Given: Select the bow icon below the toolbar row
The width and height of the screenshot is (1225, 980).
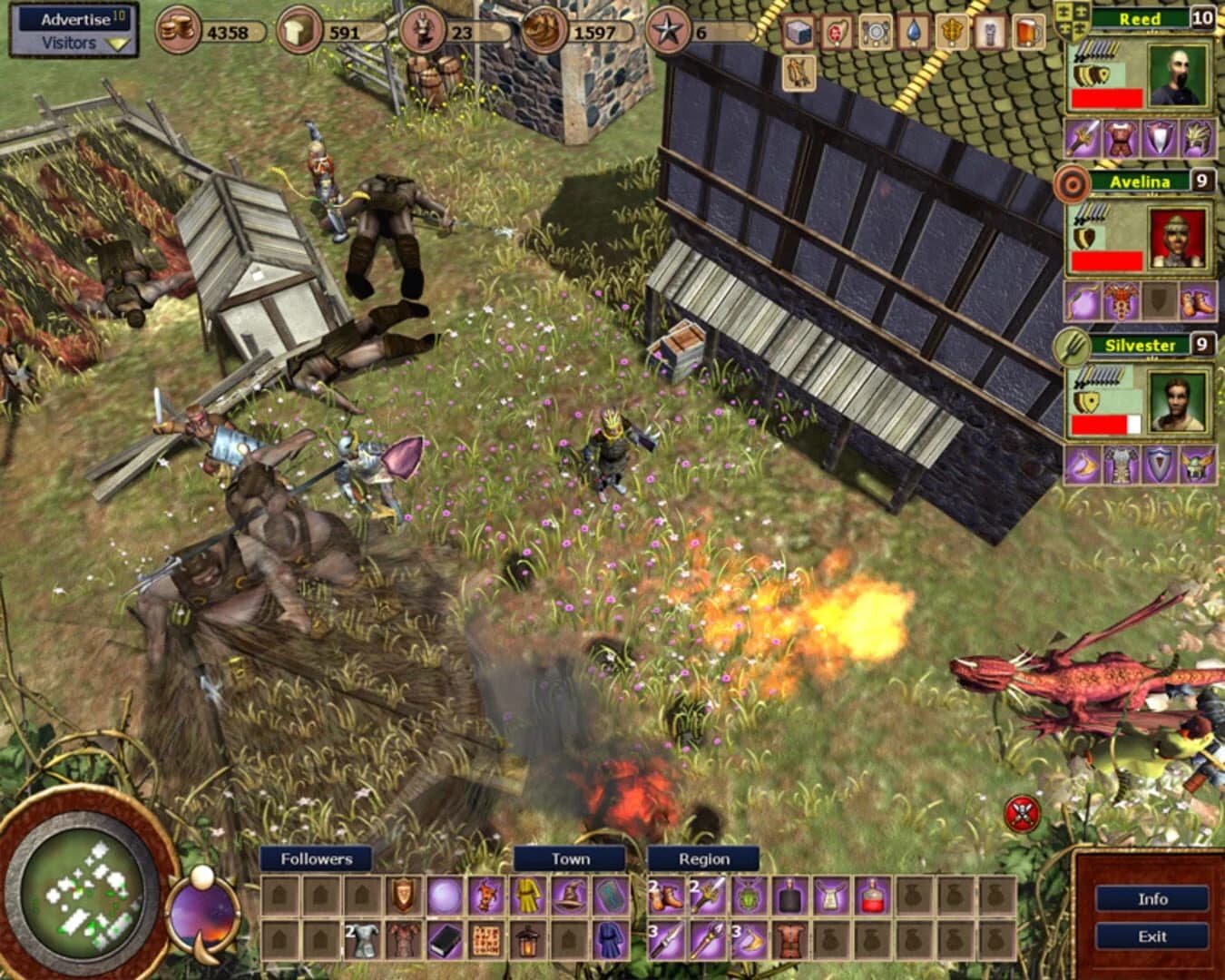Looking at the screenshot, I should click(x=799, y=73).
